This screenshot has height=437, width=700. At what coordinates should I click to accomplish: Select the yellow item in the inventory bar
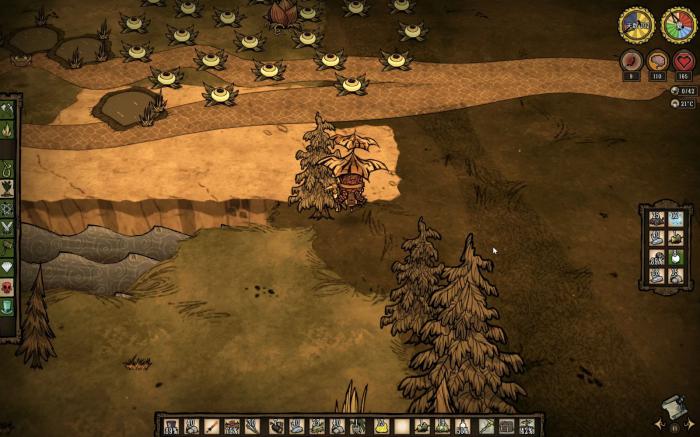381,427
